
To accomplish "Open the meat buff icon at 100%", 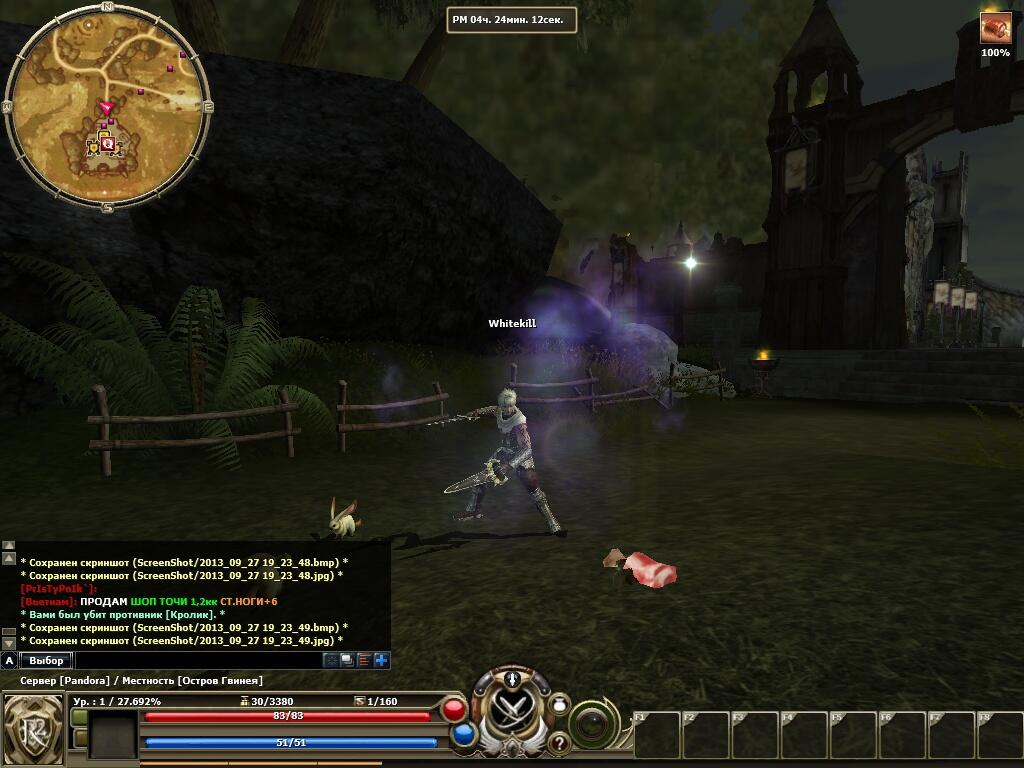I will 995,28.
